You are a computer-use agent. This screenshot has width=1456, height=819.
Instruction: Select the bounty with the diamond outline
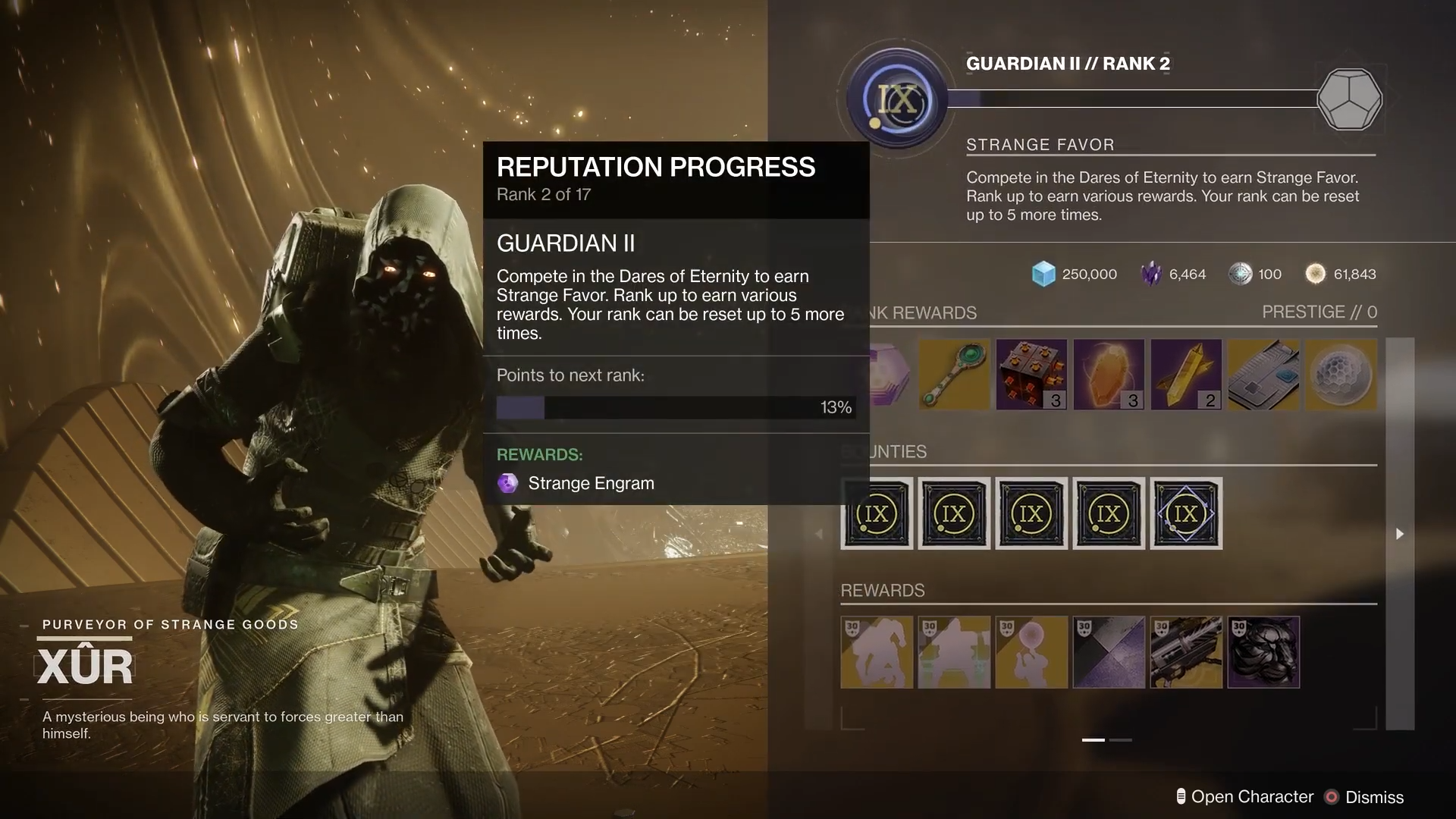pyautogui.click(x=1186, y=513)
